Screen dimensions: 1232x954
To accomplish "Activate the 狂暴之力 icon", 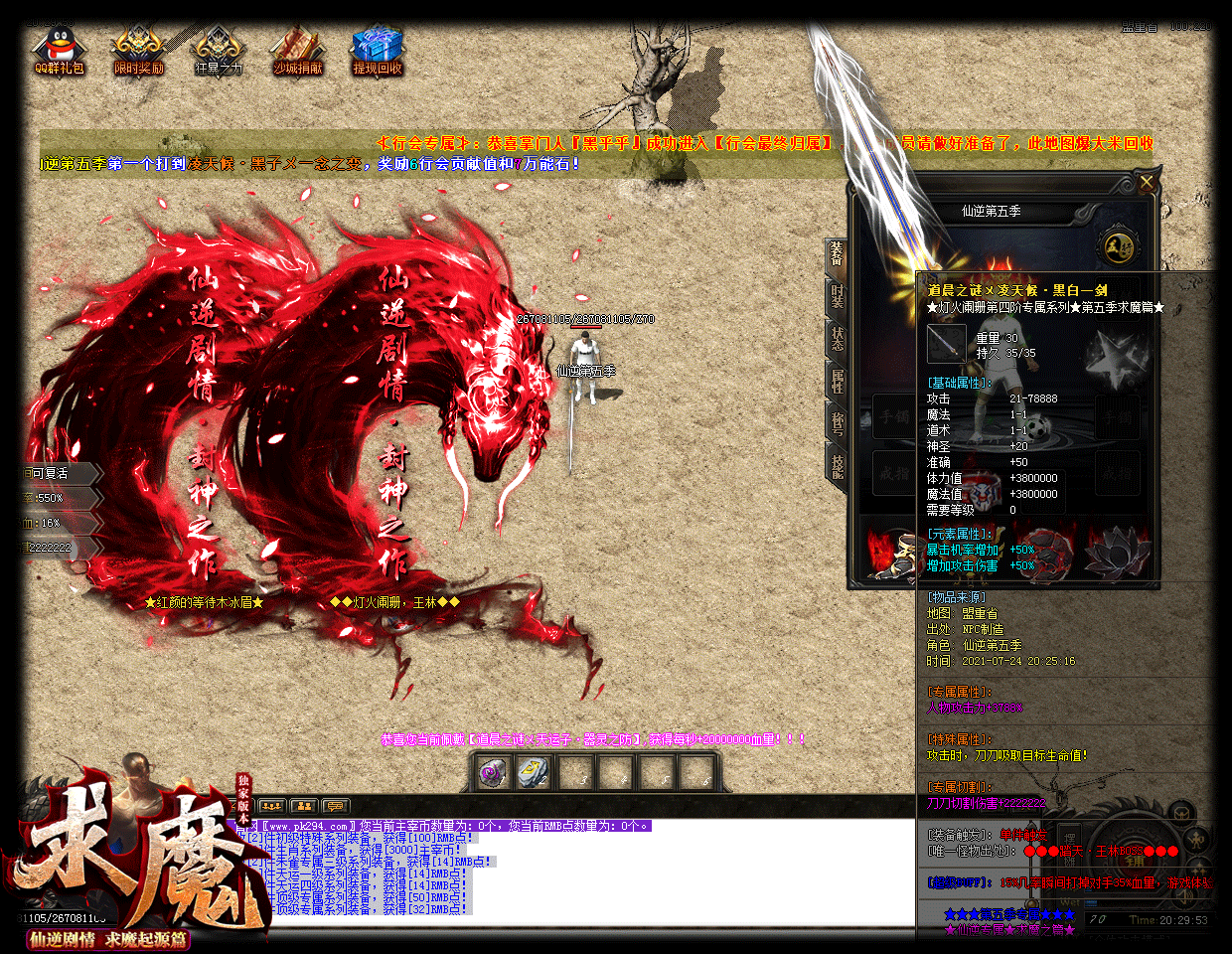I will [x=218, y=51].
